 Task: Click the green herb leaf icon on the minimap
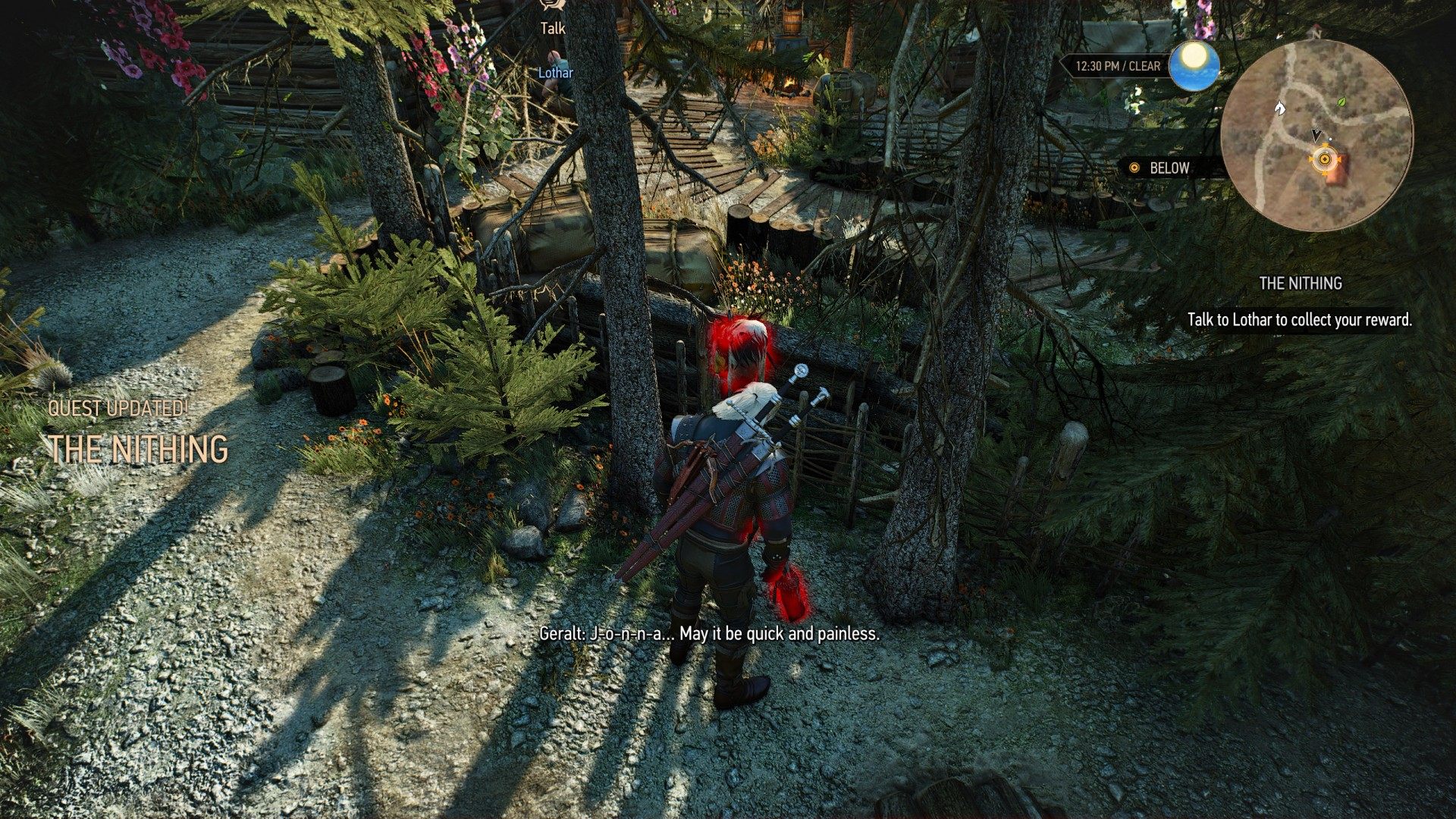click(x=1341, y=103)
